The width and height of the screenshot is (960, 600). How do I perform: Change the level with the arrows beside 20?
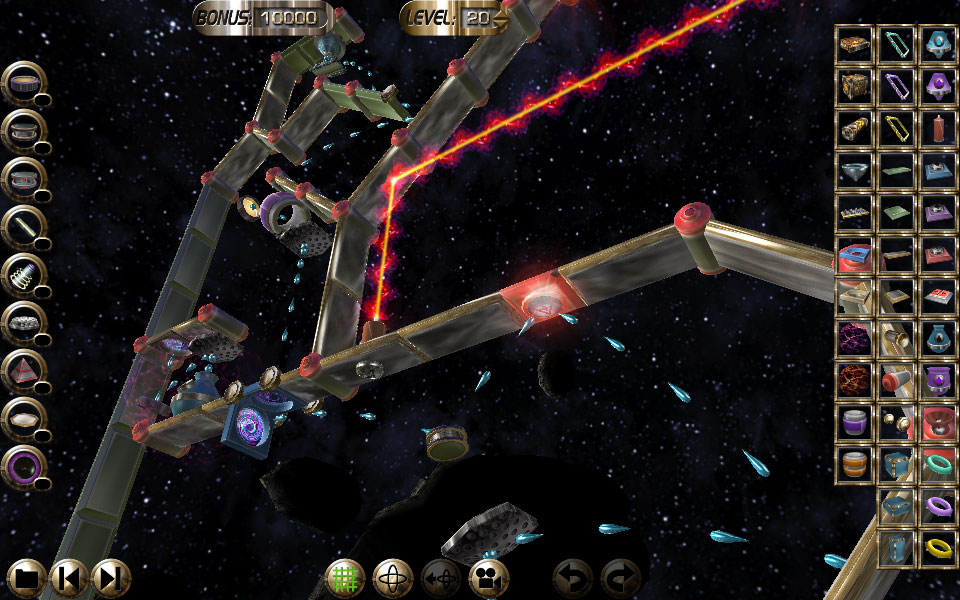click(x=501, y=18)
